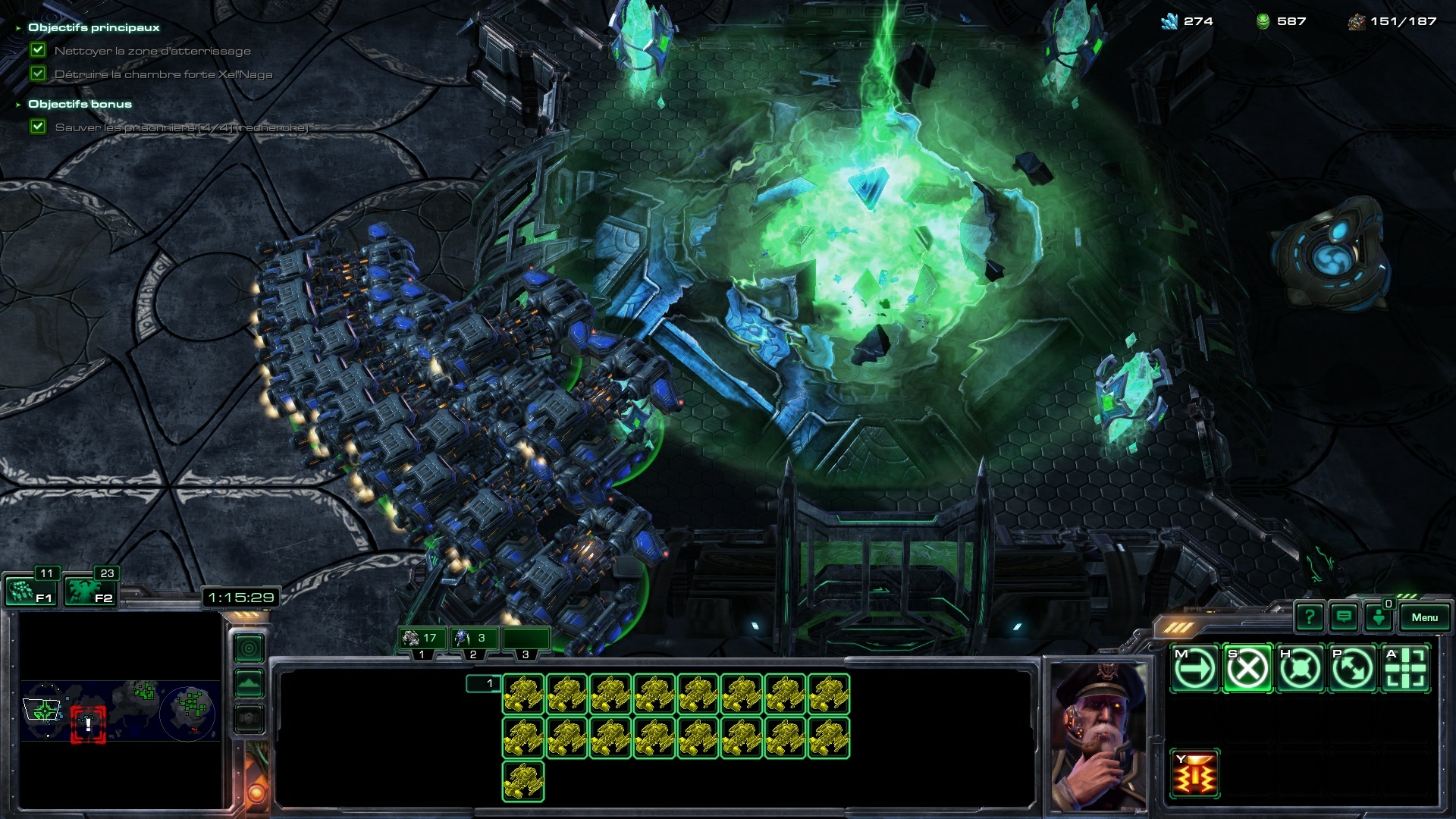The width and height of the screenshot is (1456, 819).
Task: Collapse the Objectifs principaux list
Action: [x=18, y=28]
